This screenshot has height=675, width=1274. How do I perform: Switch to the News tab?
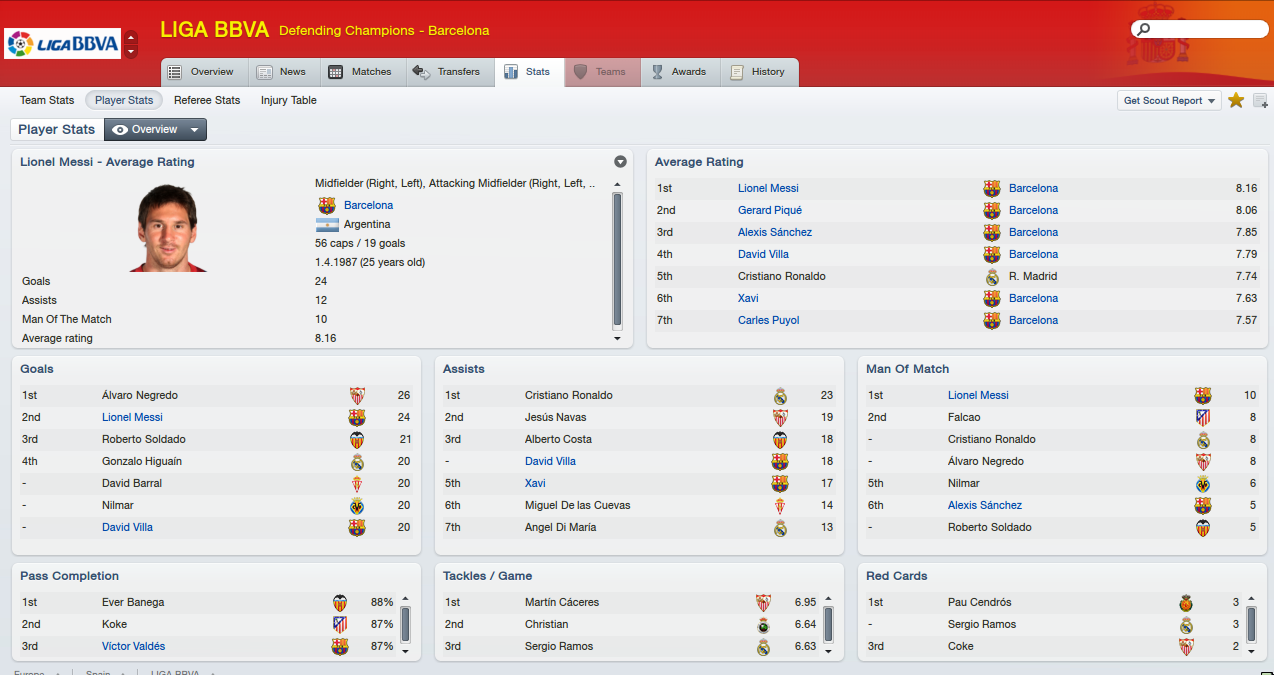tap(282, 72)
